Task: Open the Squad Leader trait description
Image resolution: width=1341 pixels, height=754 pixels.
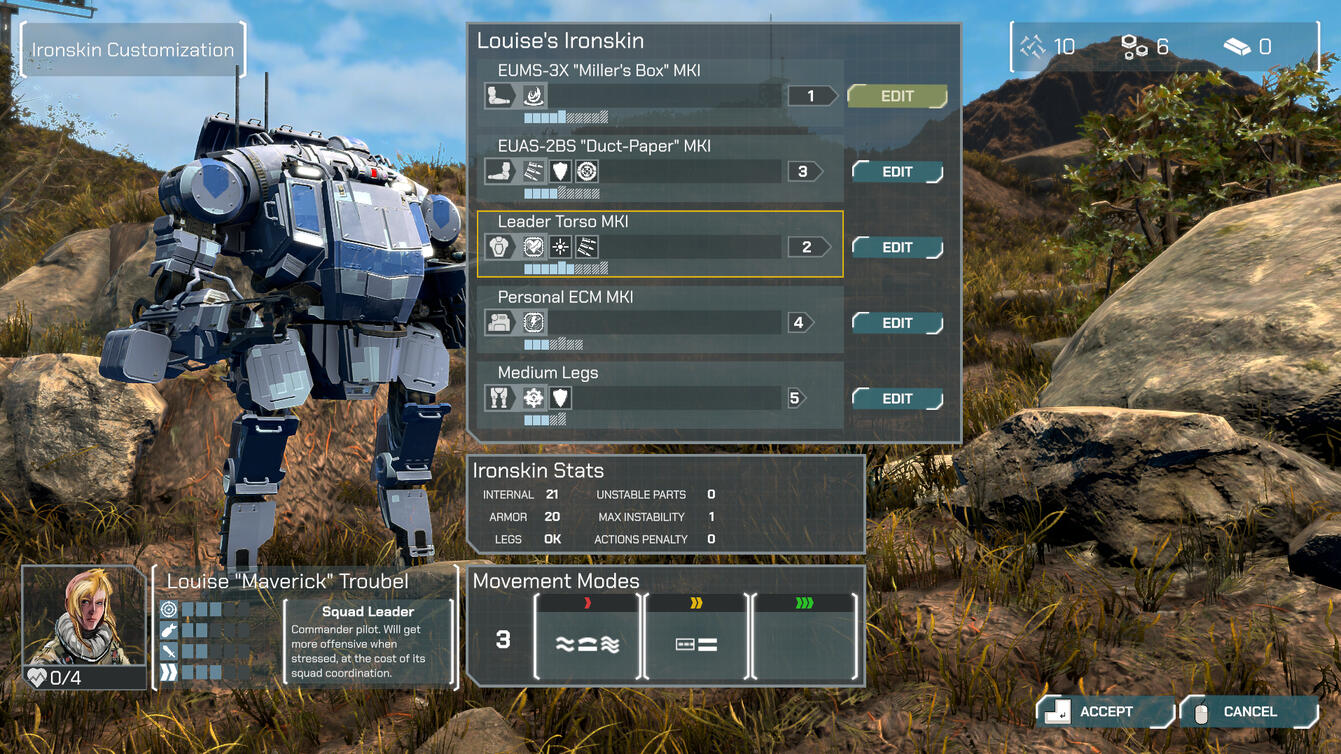Action: (367, 642)
